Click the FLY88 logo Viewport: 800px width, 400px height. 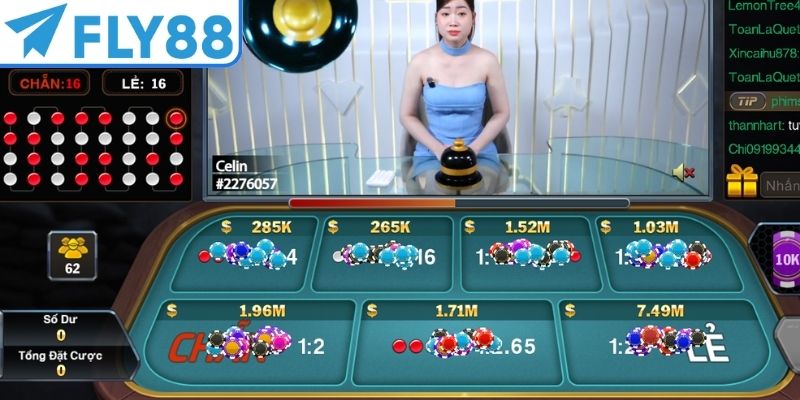pyautogui.click(x=118, y=31)
